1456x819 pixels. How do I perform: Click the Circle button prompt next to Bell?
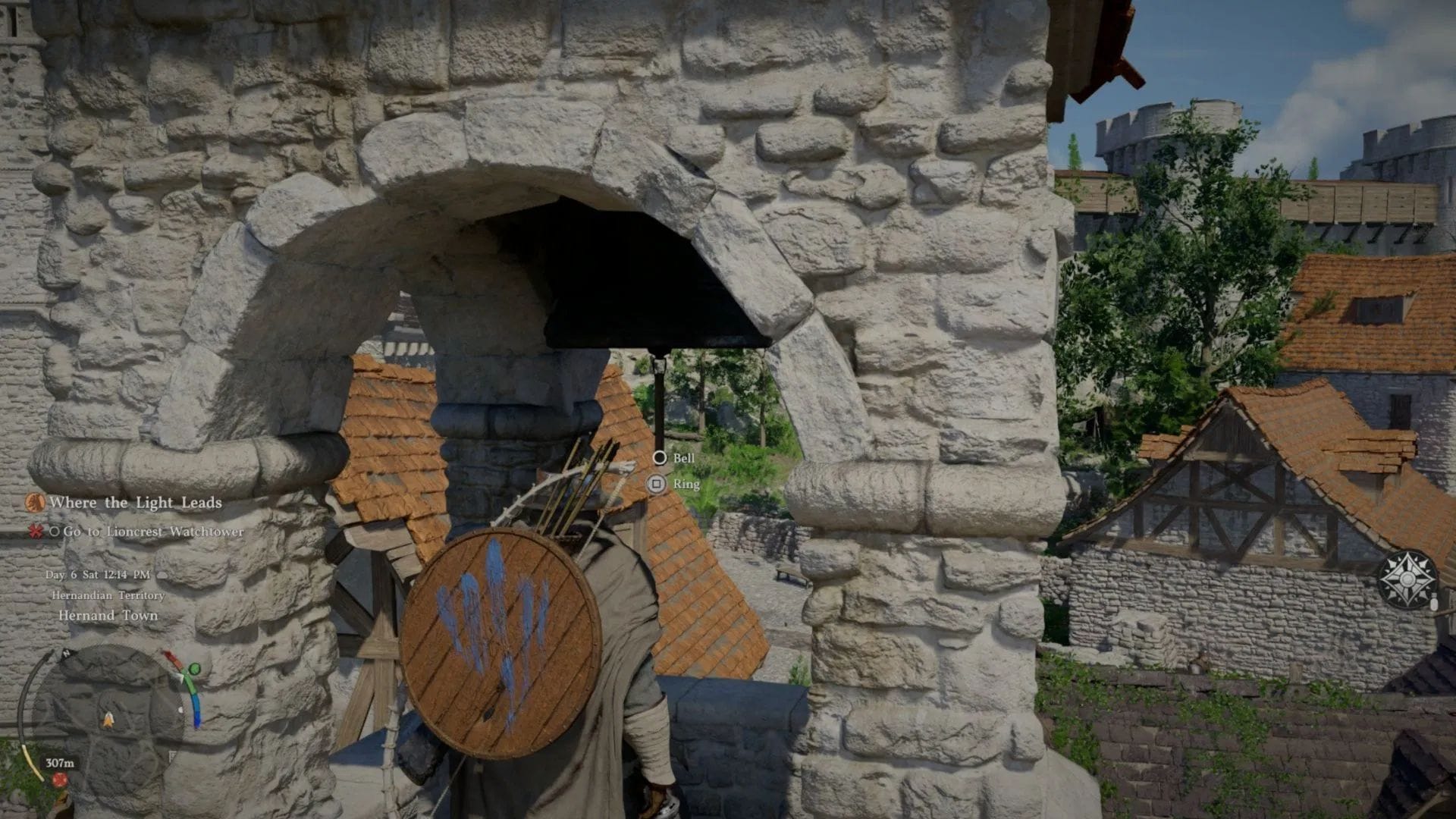[658, 459]
